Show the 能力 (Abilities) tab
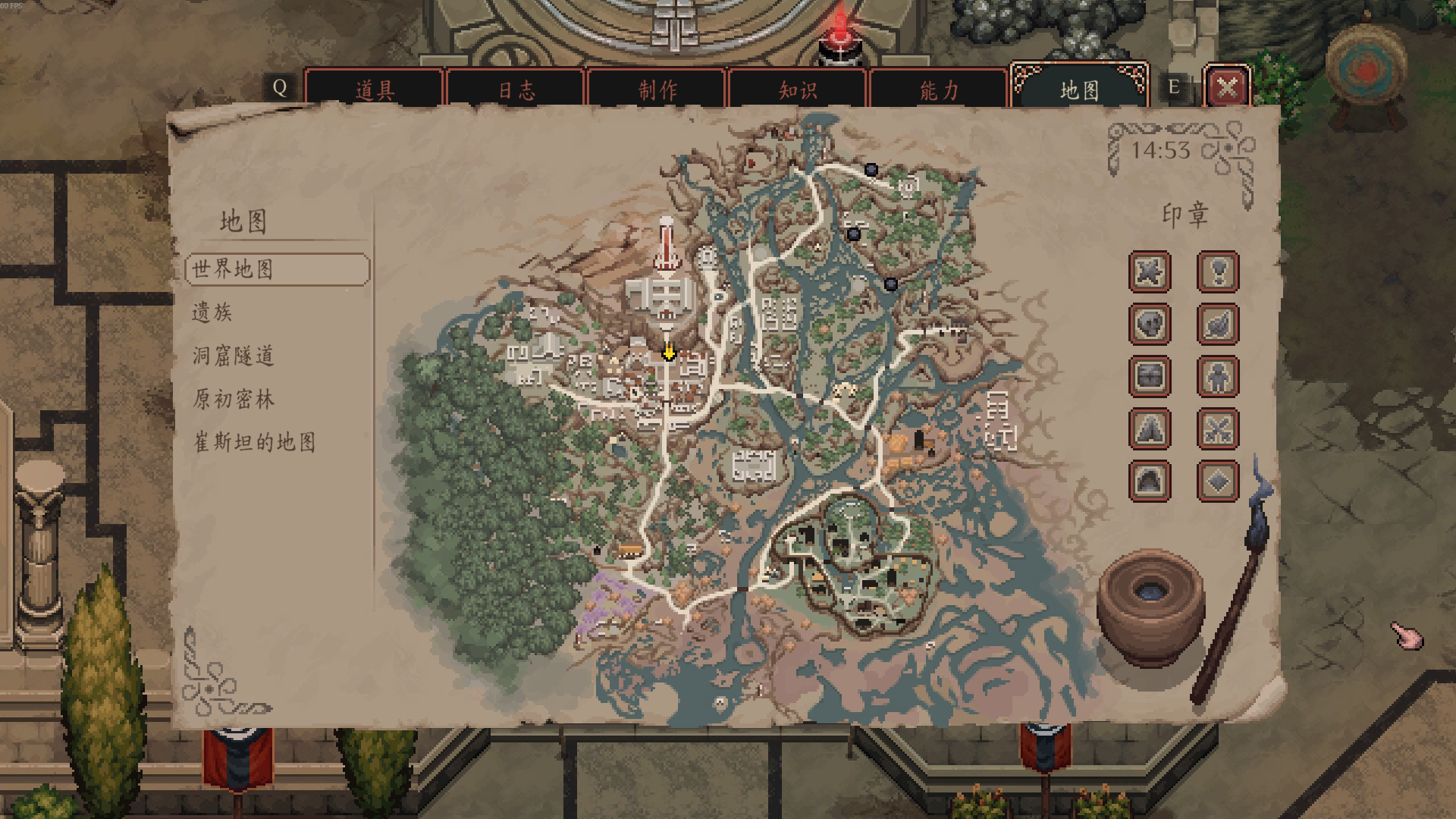The image size is (1456, 819). tap(939, 90)
